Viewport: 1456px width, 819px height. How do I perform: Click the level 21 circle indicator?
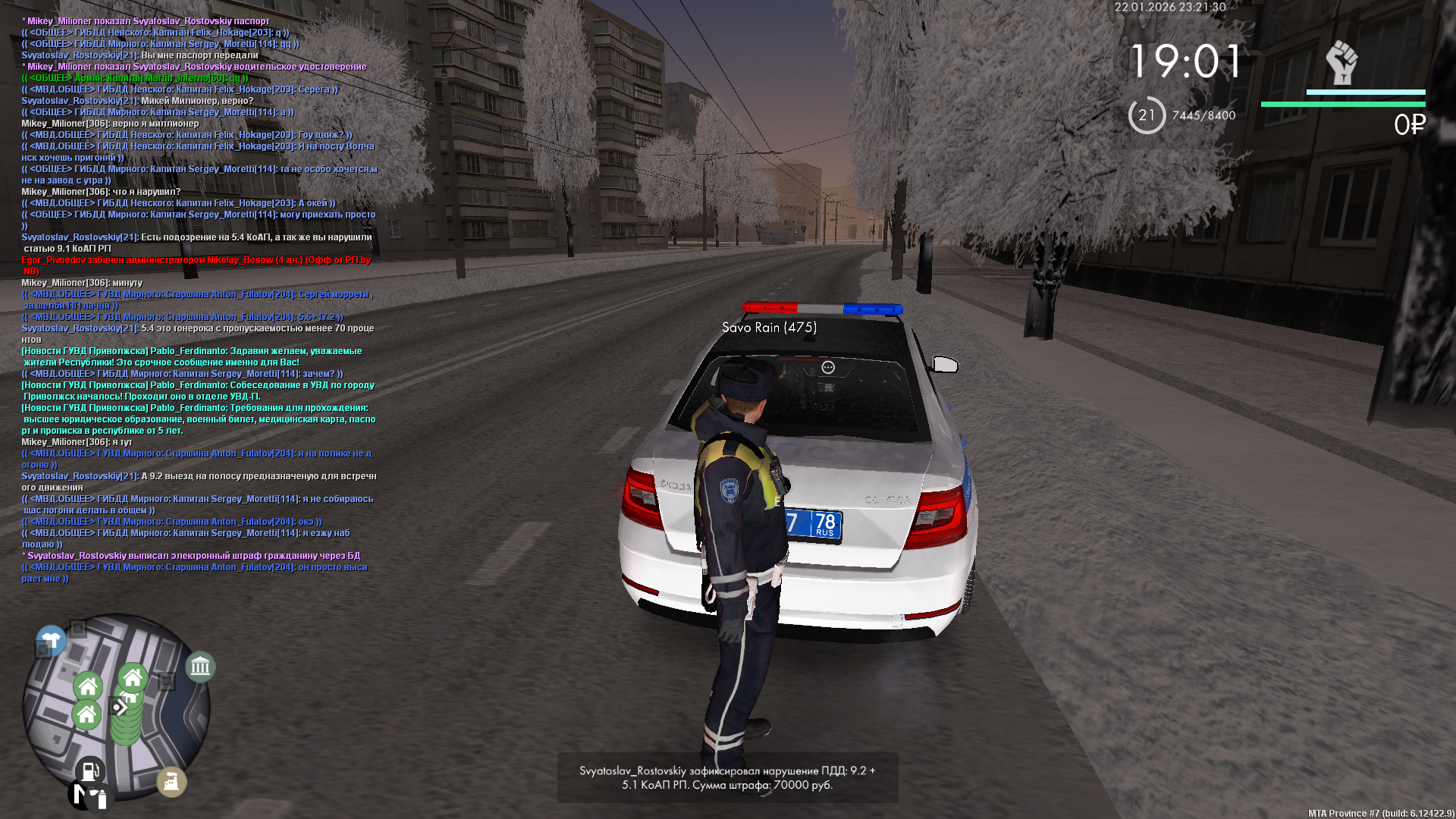pos(1147,115)
